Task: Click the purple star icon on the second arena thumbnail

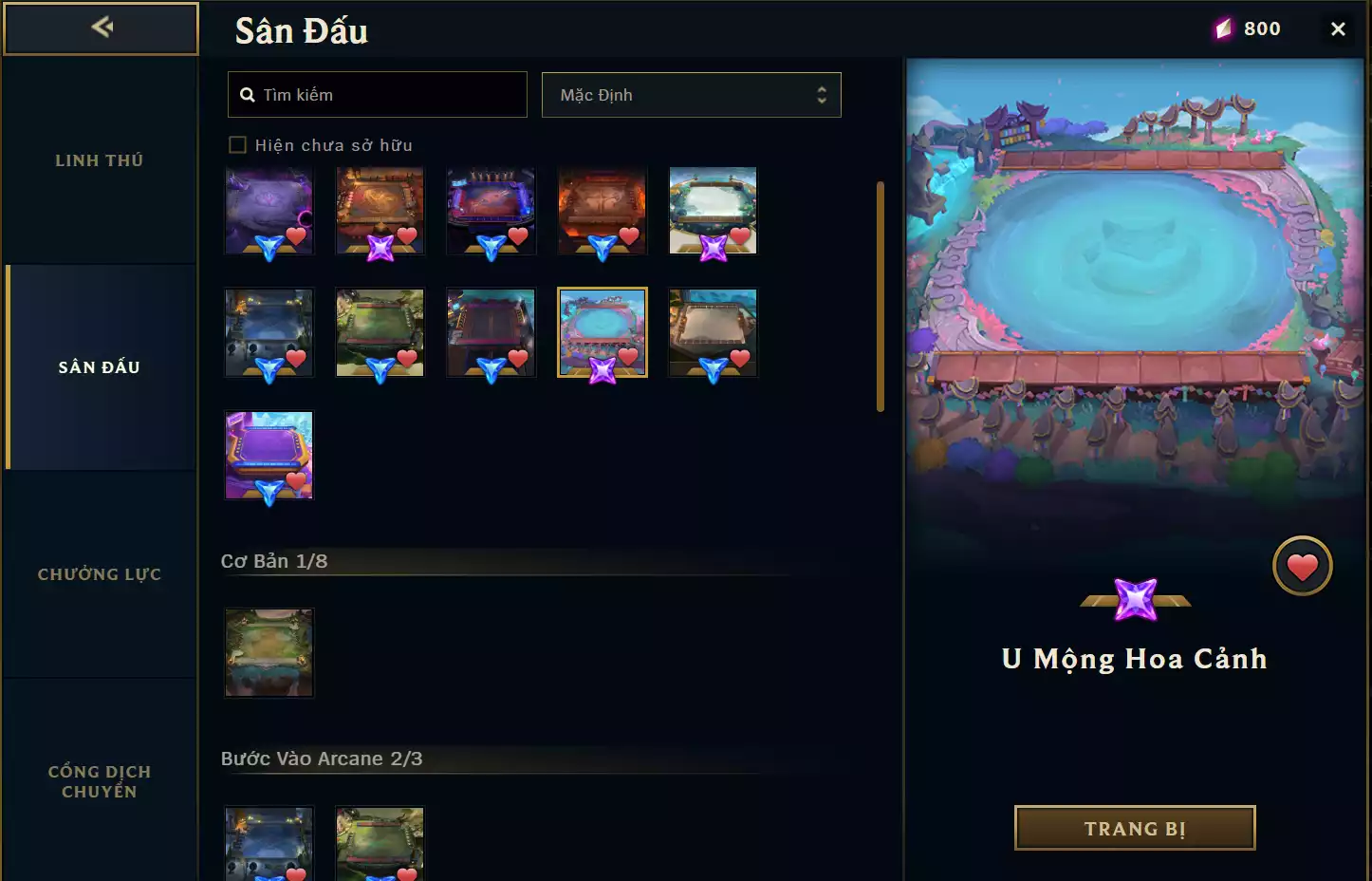Action: pos(380,249)
